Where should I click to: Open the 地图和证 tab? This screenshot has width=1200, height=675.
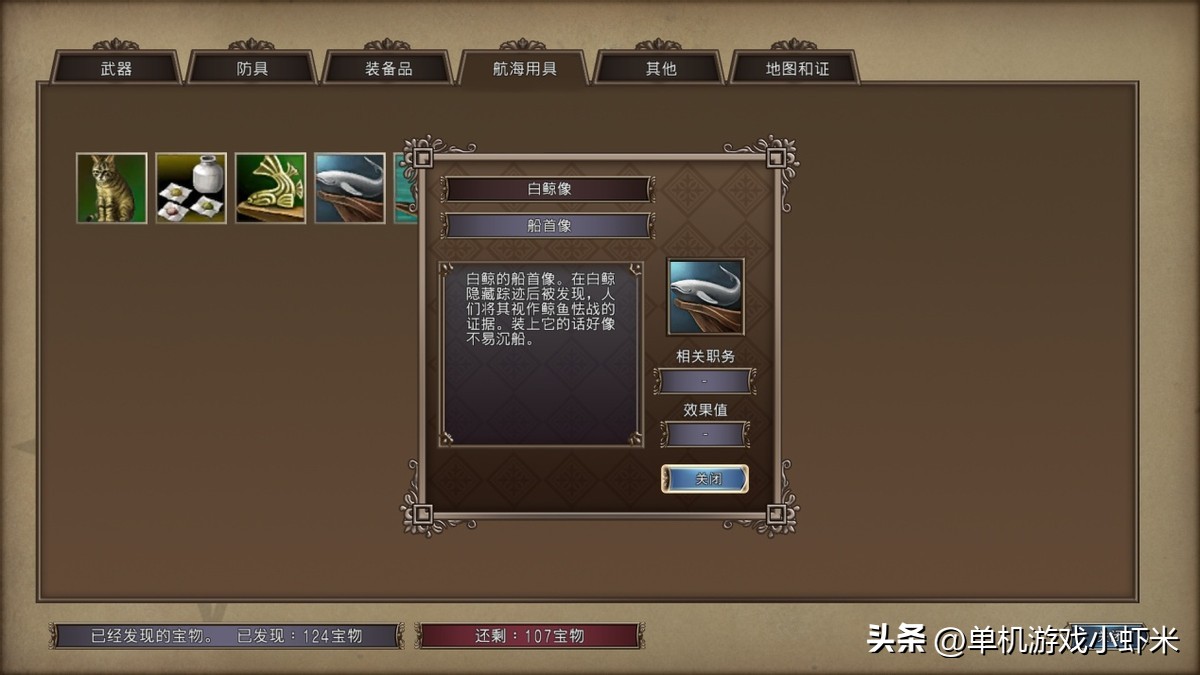[x=796, y=69]
